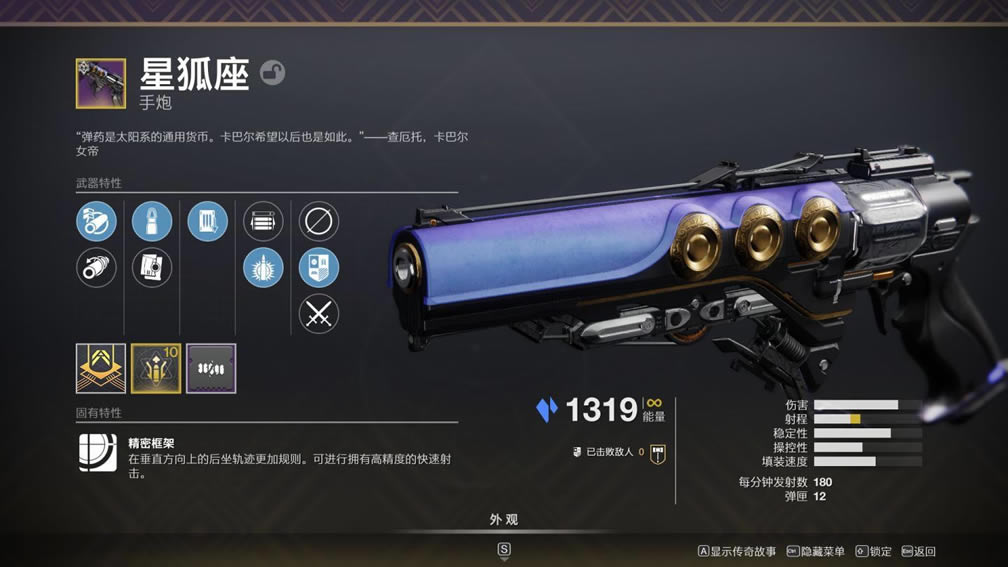Choose the empty slashed-circle perk
Screen dimensions: 1008x567
tap(319, 221)
